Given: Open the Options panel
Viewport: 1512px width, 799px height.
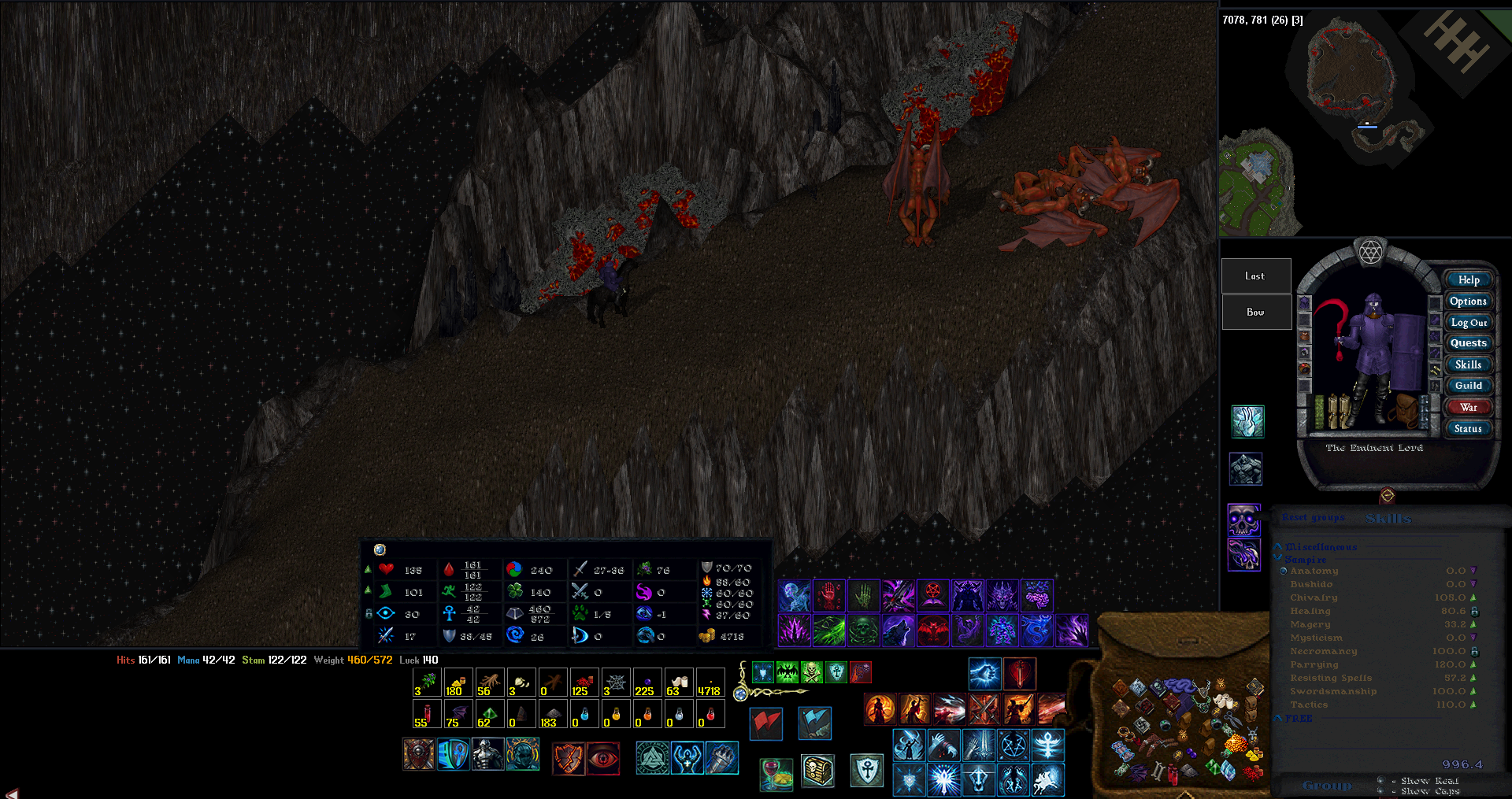Looking at the screenshot, I should [x=1468, y=301].
